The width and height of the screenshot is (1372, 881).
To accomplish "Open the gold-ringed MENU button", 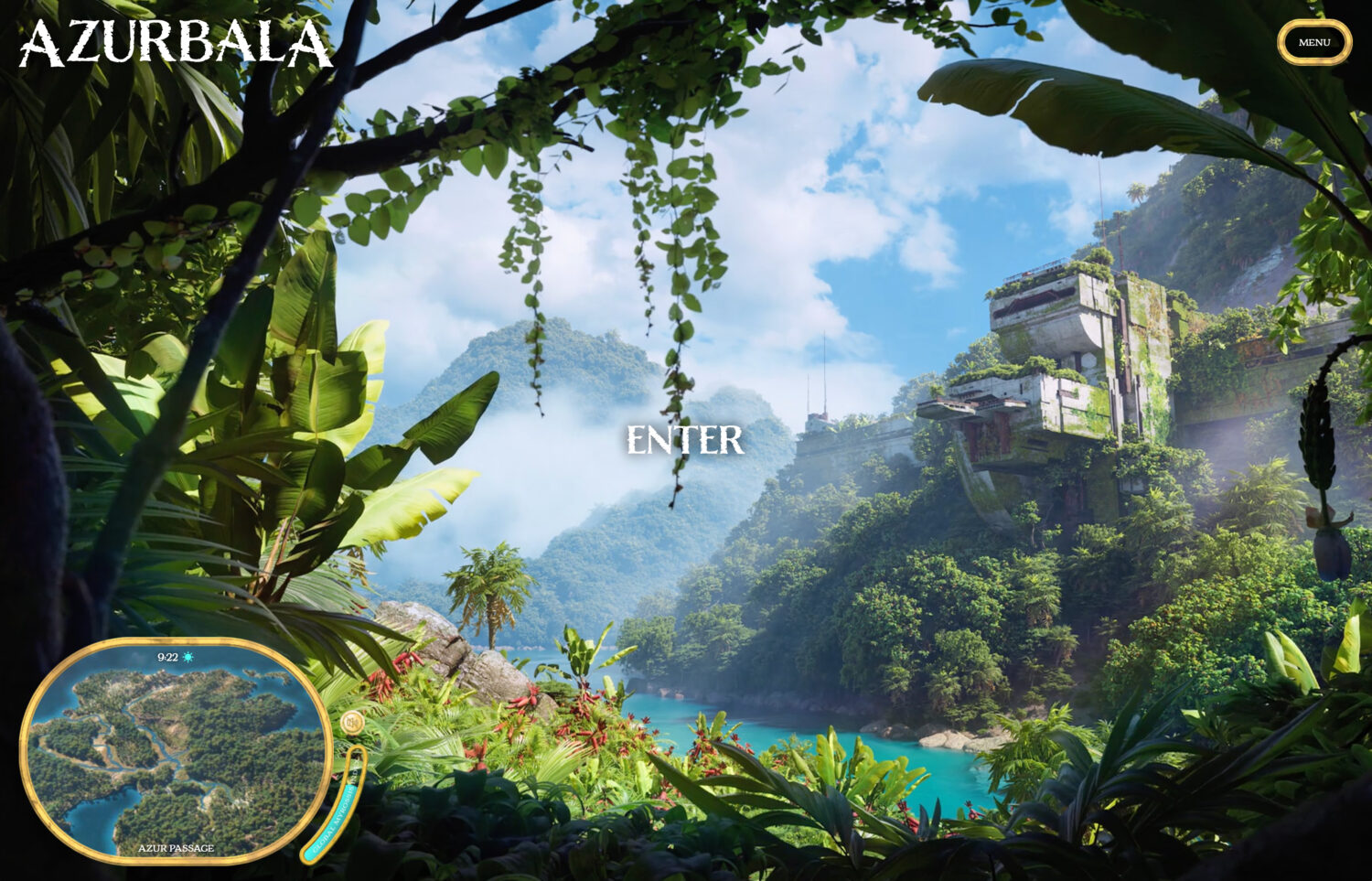I will coord(1313,43).
